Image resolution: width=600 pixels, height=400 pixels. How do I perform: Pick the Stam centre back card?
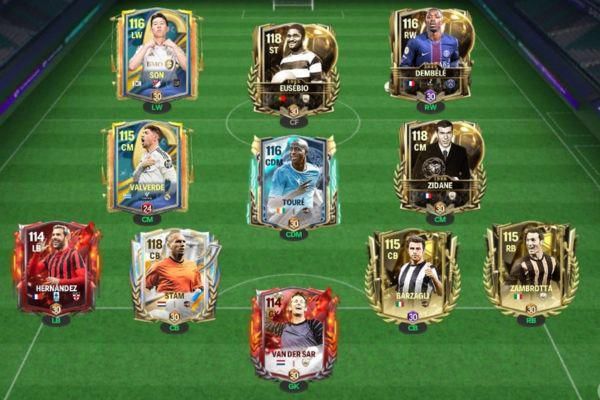(x=174, y=276)
